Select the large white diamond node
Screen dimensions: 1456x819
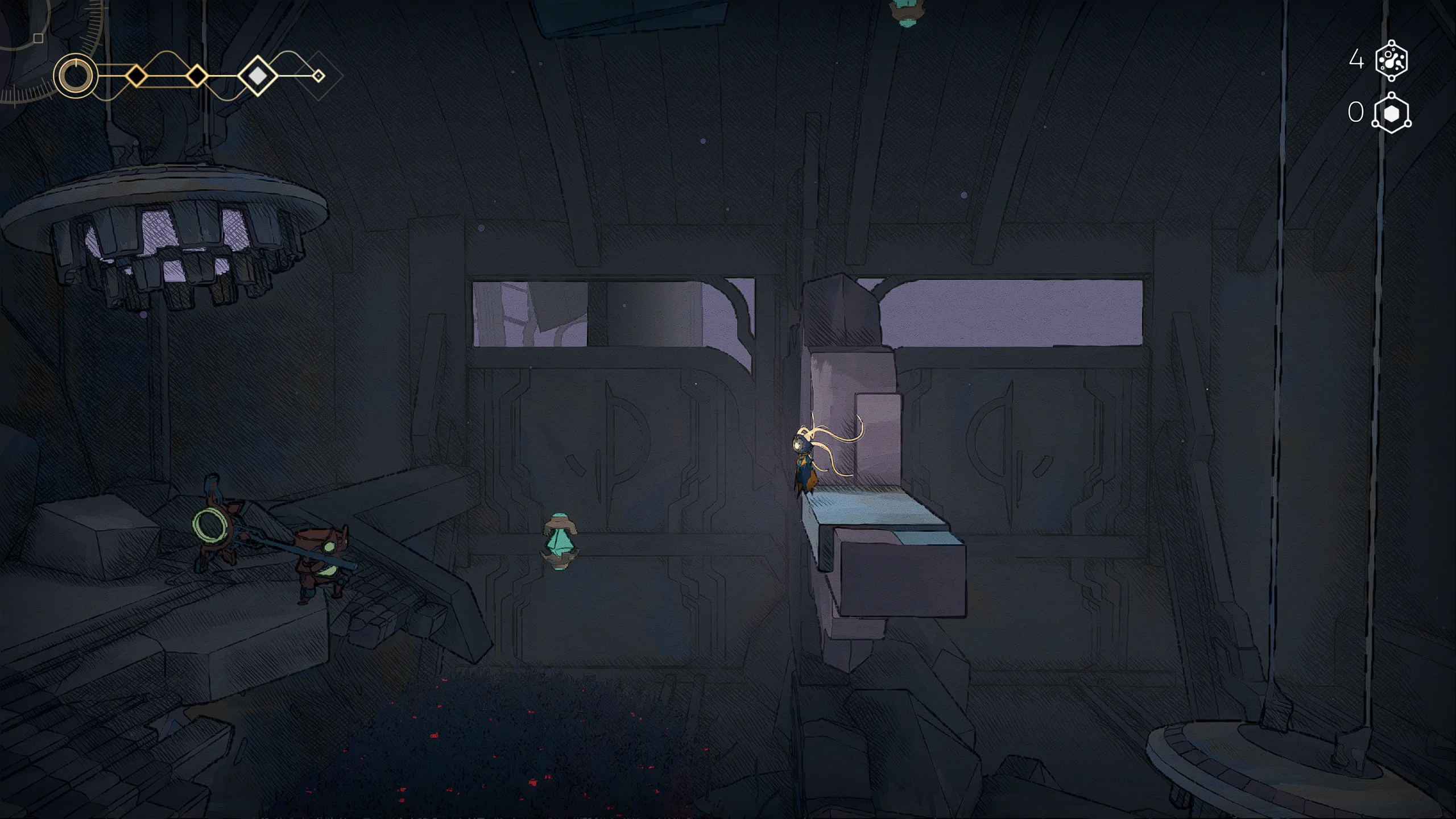[x=258, y=75]
